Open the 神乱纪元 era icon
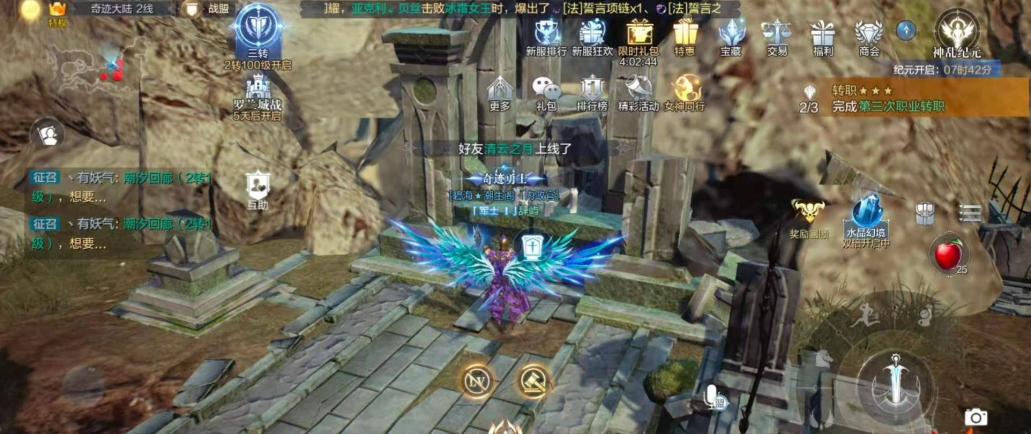 (957, 30)
